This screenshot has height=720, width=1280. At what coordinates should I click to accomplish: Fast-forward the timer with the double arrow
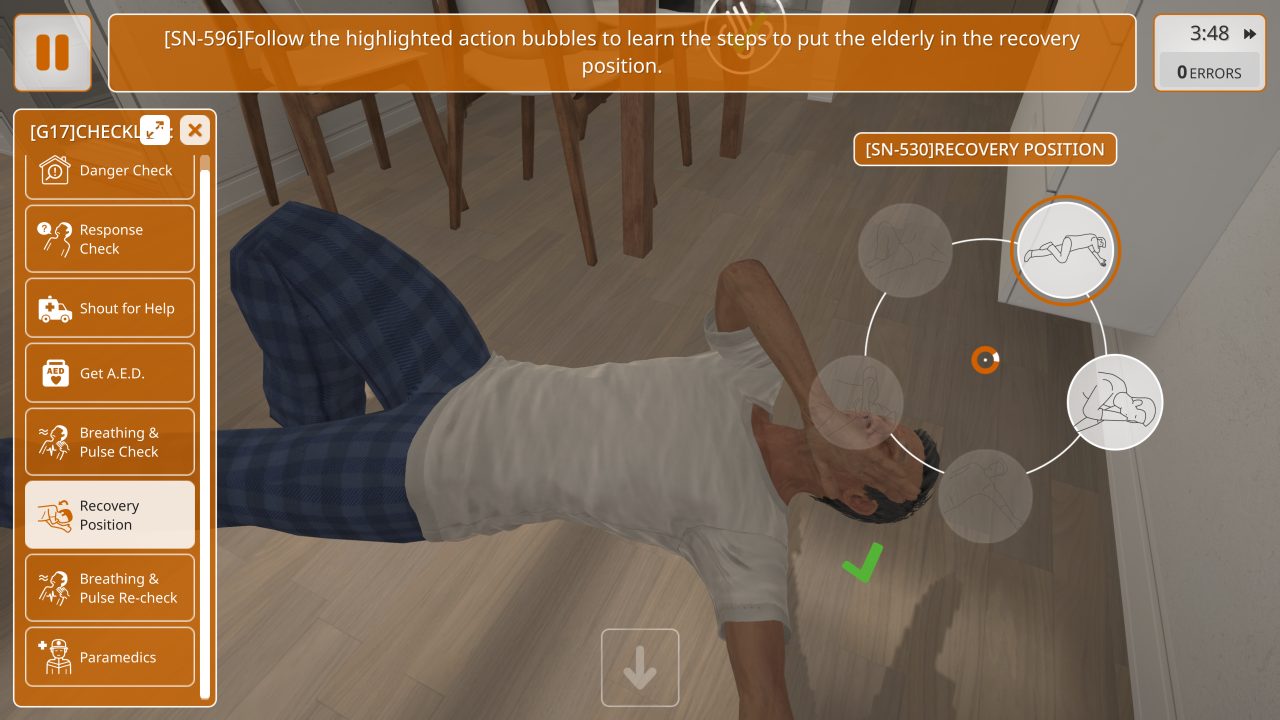pyautogui.click(x=1250, y=34)
